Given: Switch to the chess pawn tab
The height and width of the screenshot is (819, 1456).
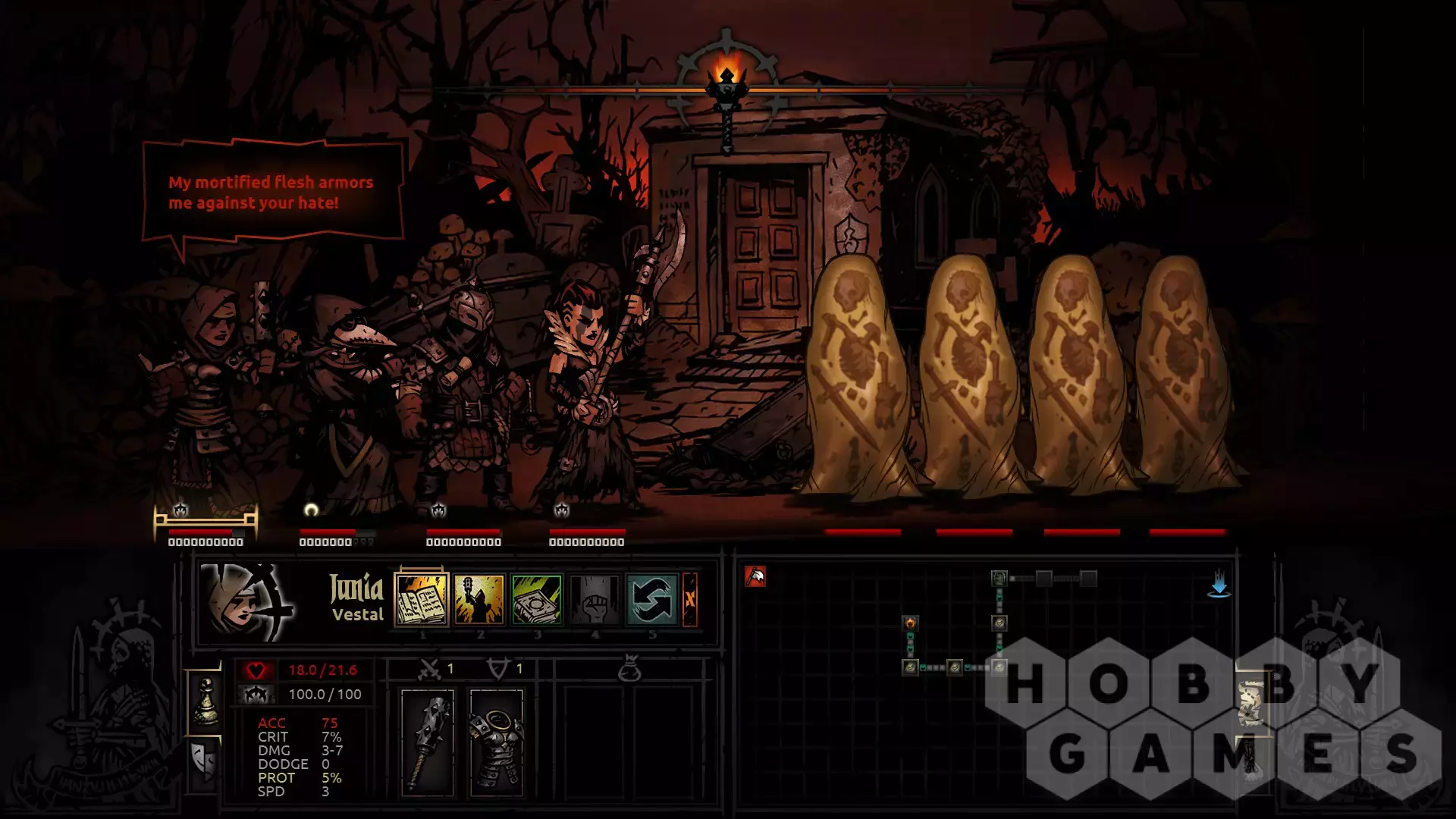Looking at the screenshot, I should coord(206,701).
